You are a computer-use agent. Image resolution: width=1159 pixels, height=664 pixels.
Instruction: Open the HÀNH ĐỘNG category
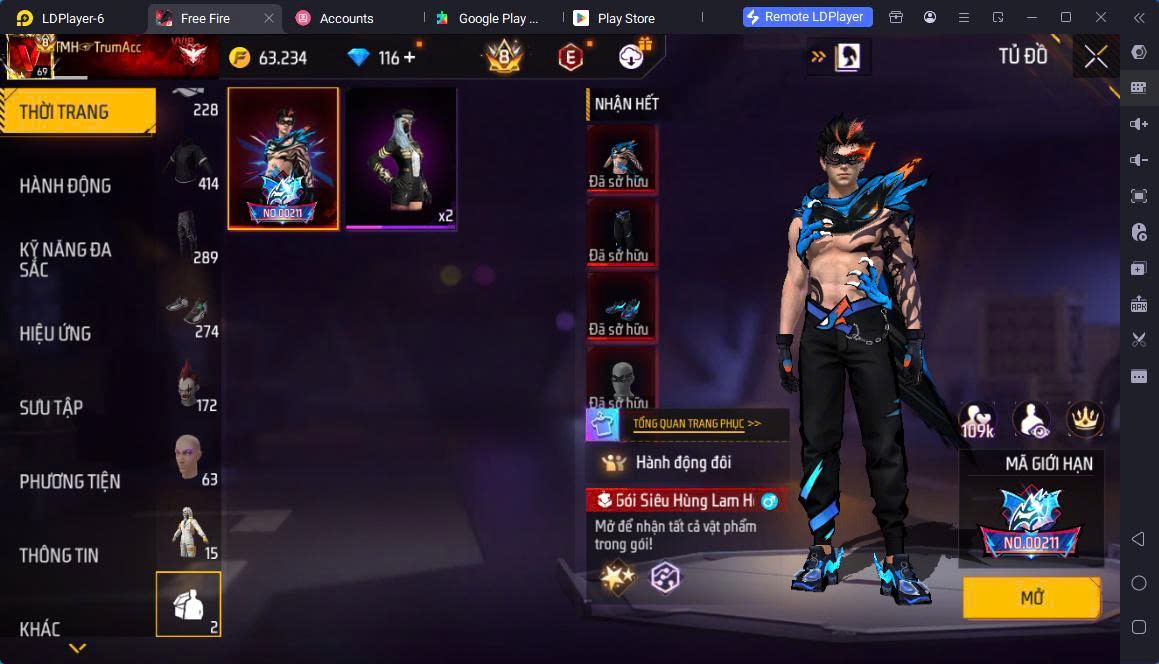[65, 185]
